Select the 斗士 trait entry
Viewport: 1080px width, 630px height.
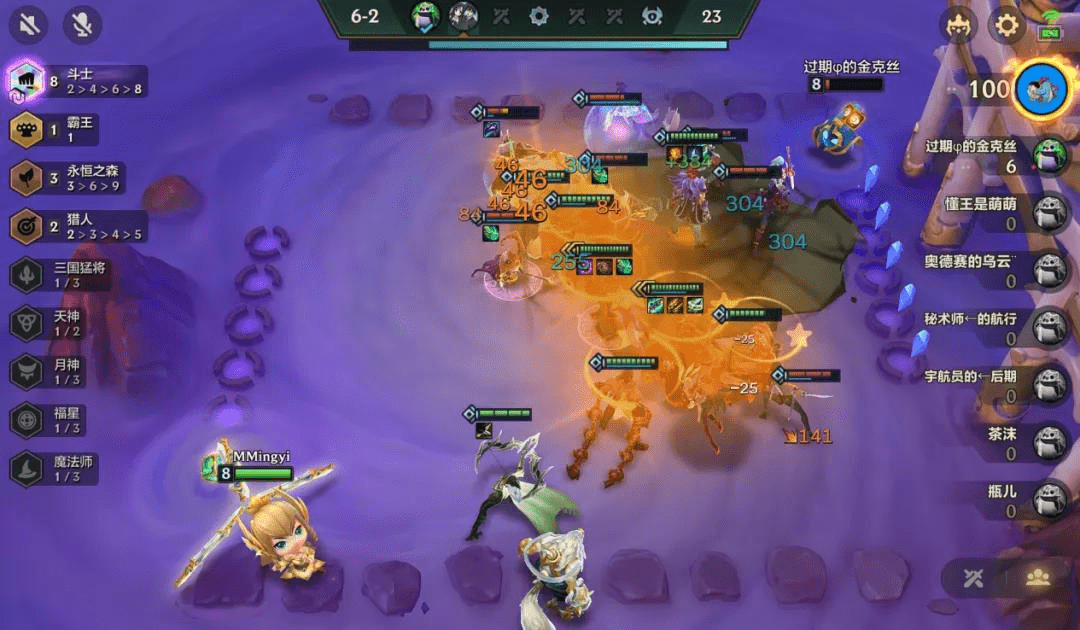[78, 81]
